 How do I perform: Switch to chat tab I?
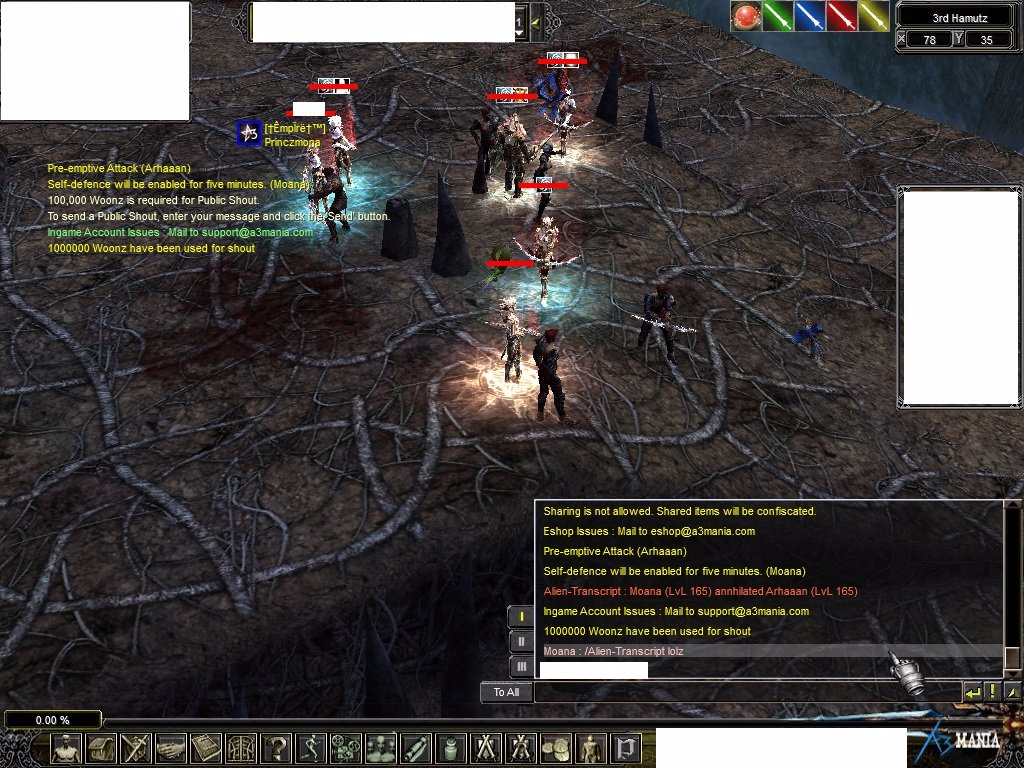[x=521, y=617]
